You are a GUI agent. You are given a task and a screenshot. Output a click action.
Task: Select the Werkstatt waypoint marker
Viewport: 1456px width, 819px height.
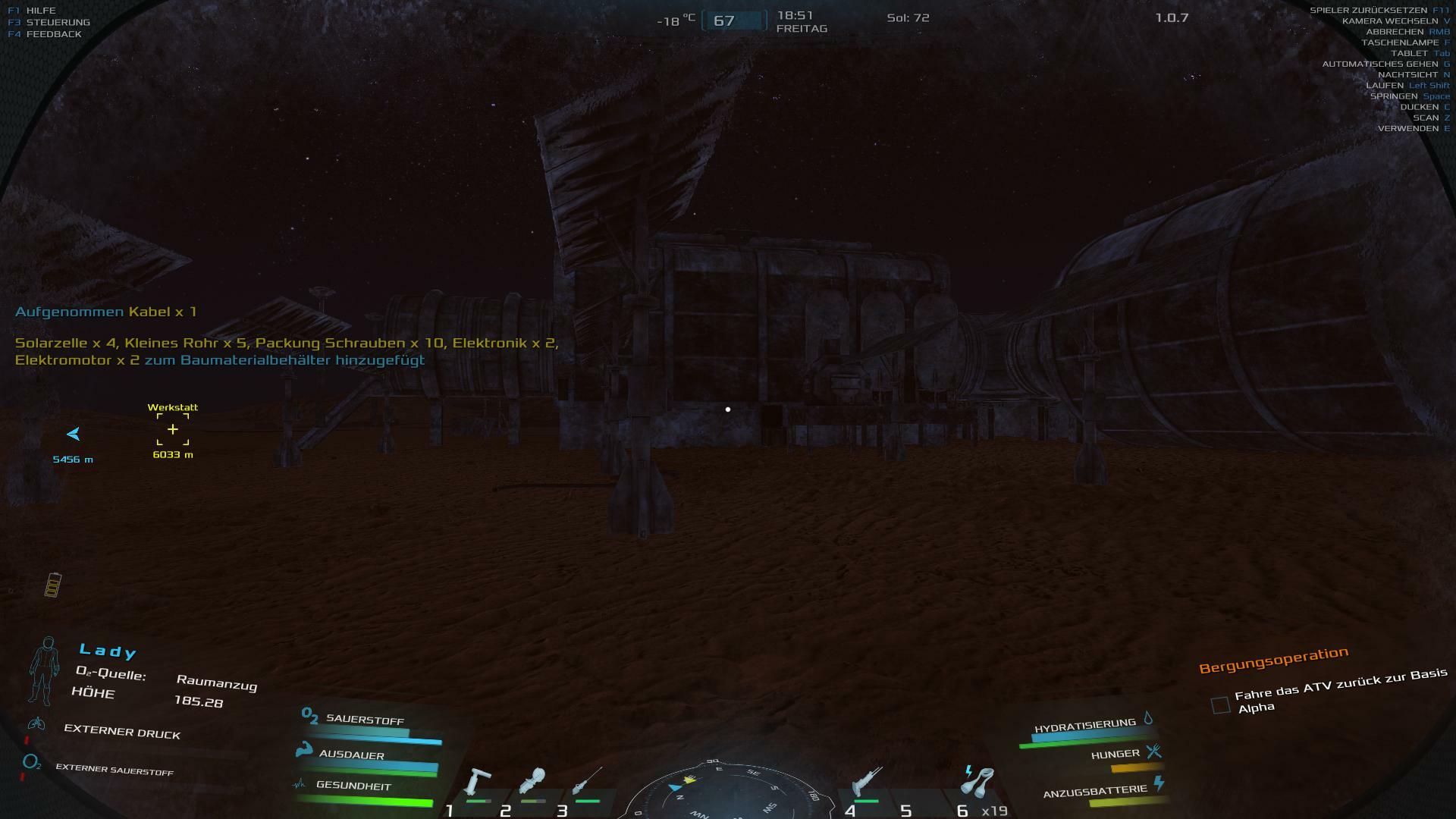point(173,430)
